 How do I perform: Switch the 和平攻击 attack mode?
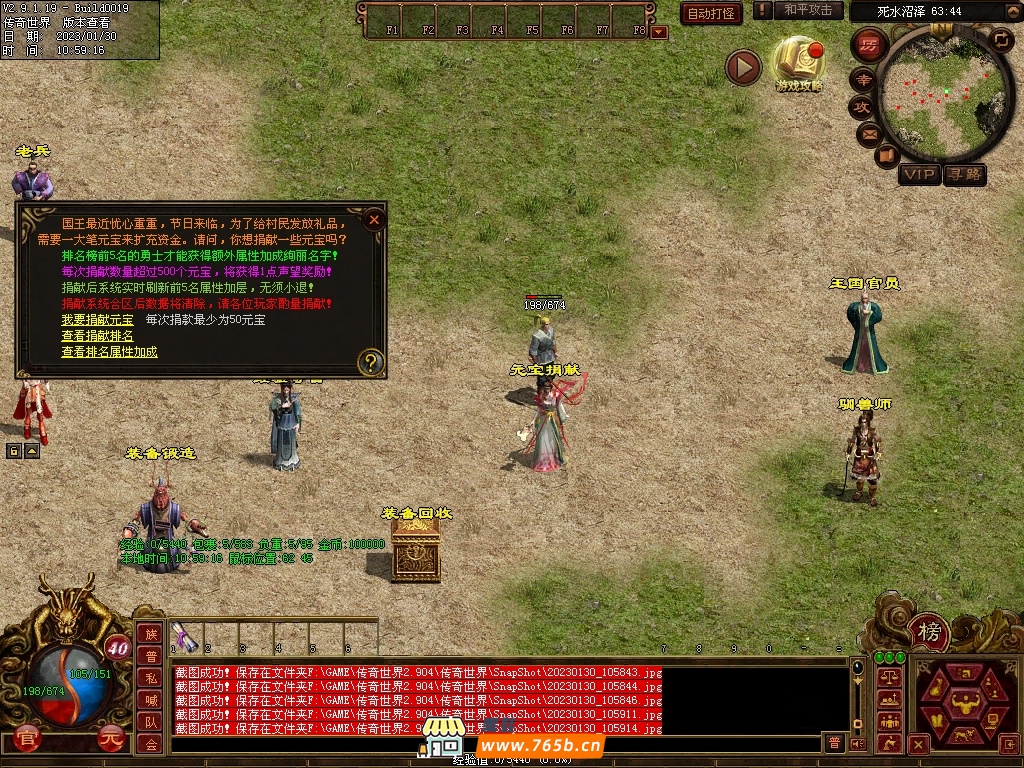(807, 10)
